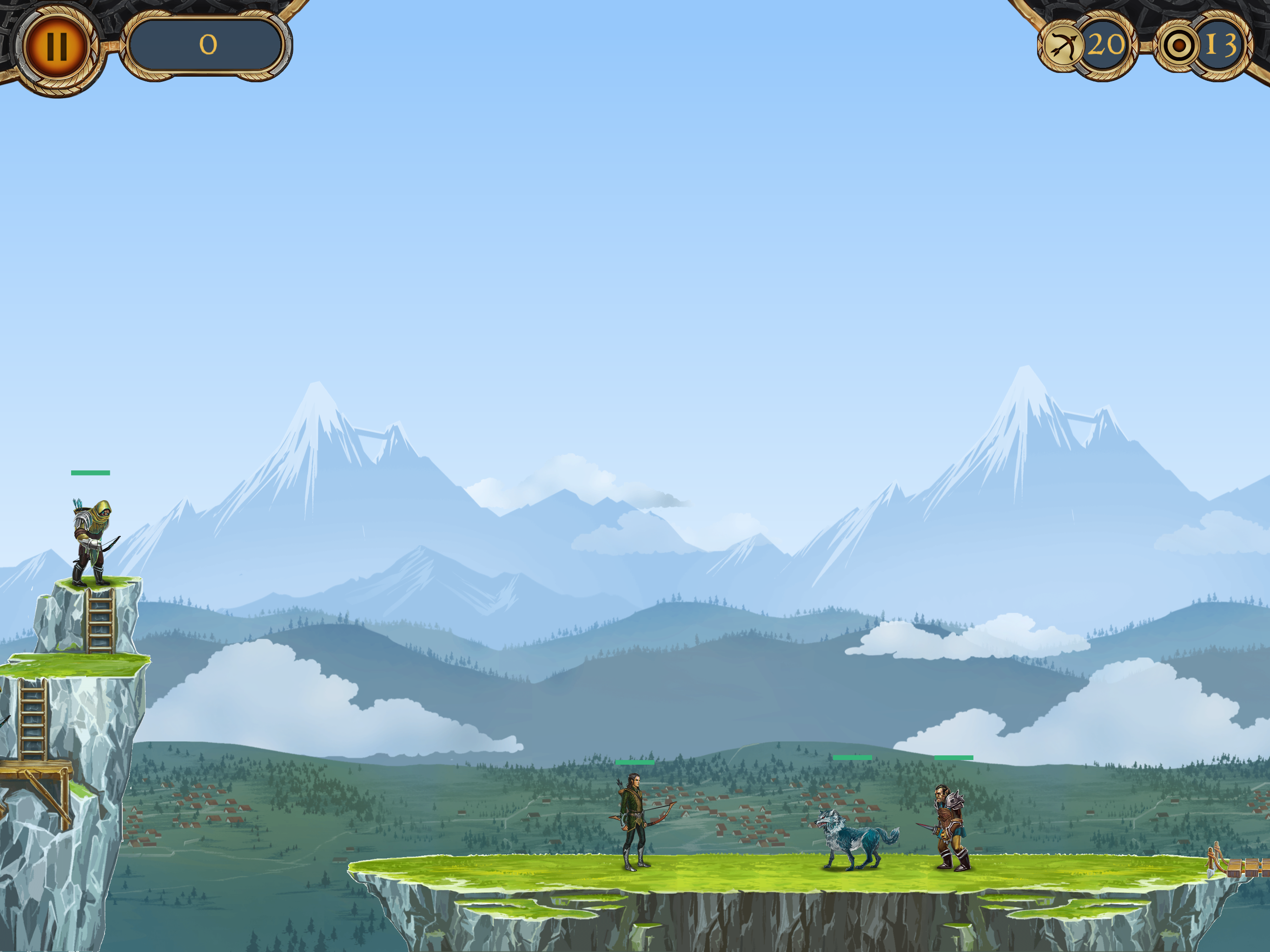Pause the game with the orange button
The height and width of the screenshot is (952, 1270).
(56, 46)
